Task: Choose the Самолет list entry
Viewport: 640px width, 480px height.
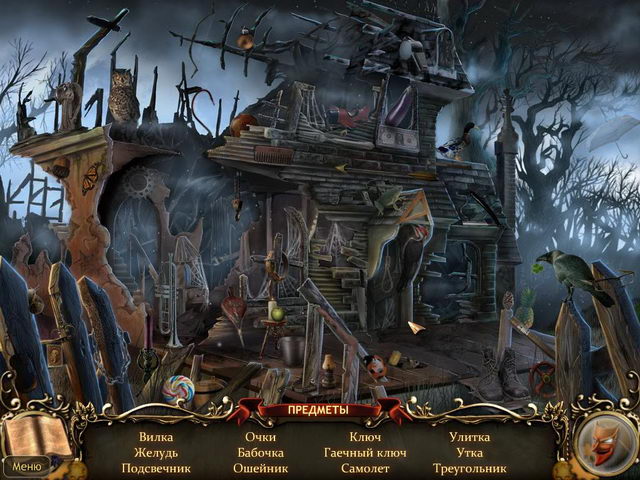Action: click(x=364, y=468)
